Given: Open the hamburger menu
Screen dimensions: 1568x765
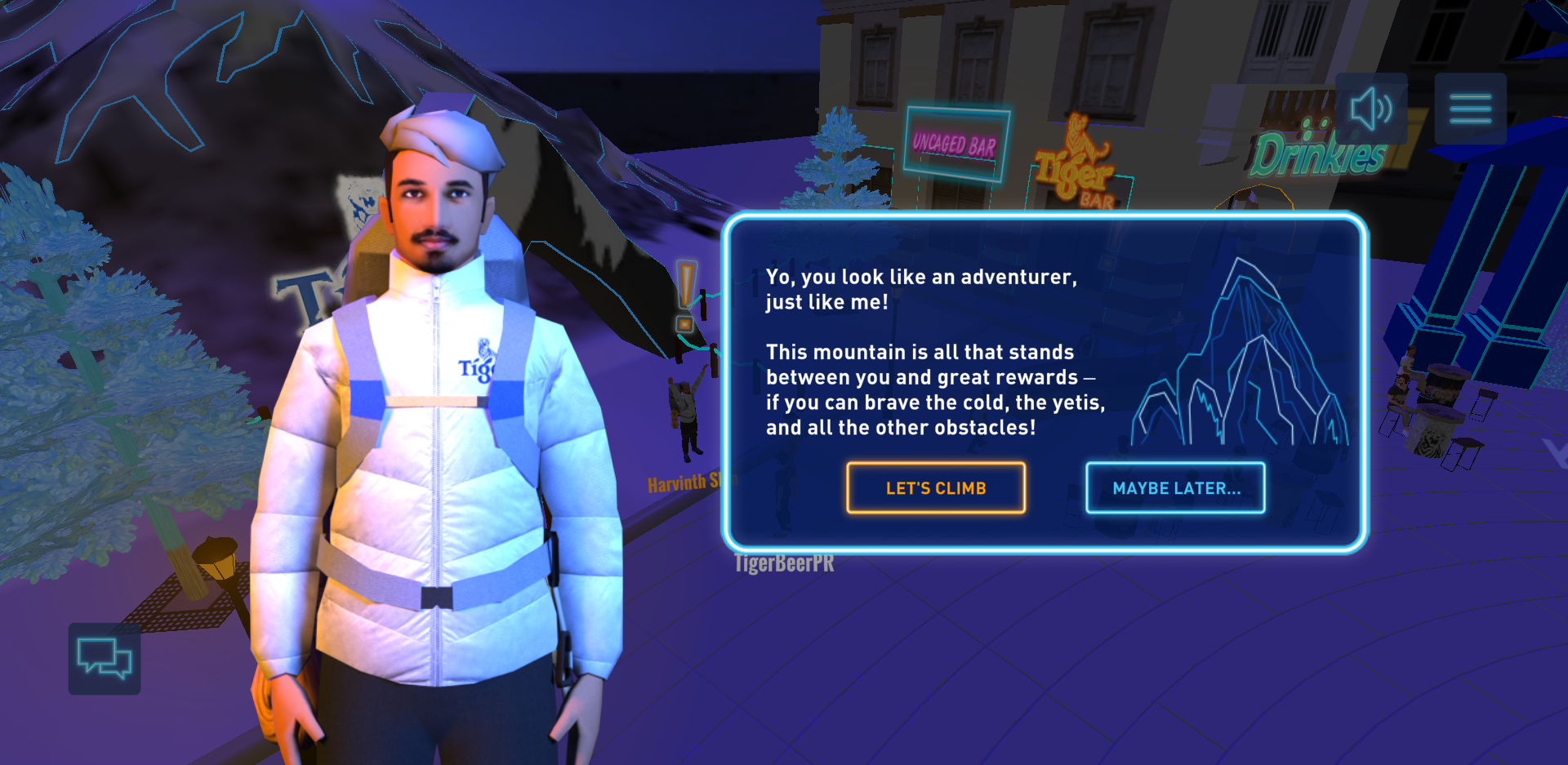Looking at the screenshot, I should (1470, 109).
